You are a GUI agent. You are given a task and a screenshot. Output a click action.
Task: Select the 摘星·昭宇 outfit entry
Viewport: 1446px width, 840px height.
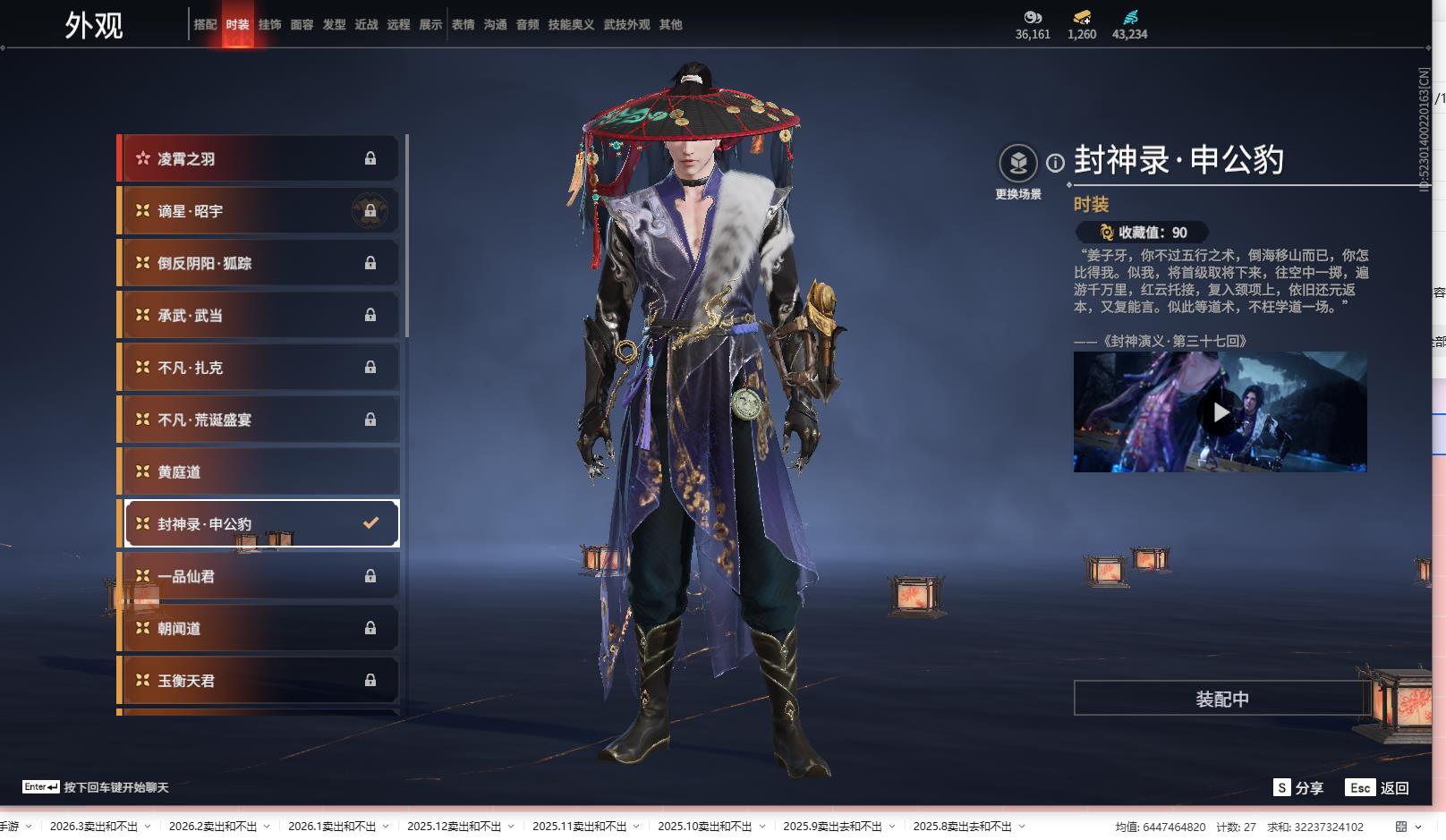coord(259,211)
